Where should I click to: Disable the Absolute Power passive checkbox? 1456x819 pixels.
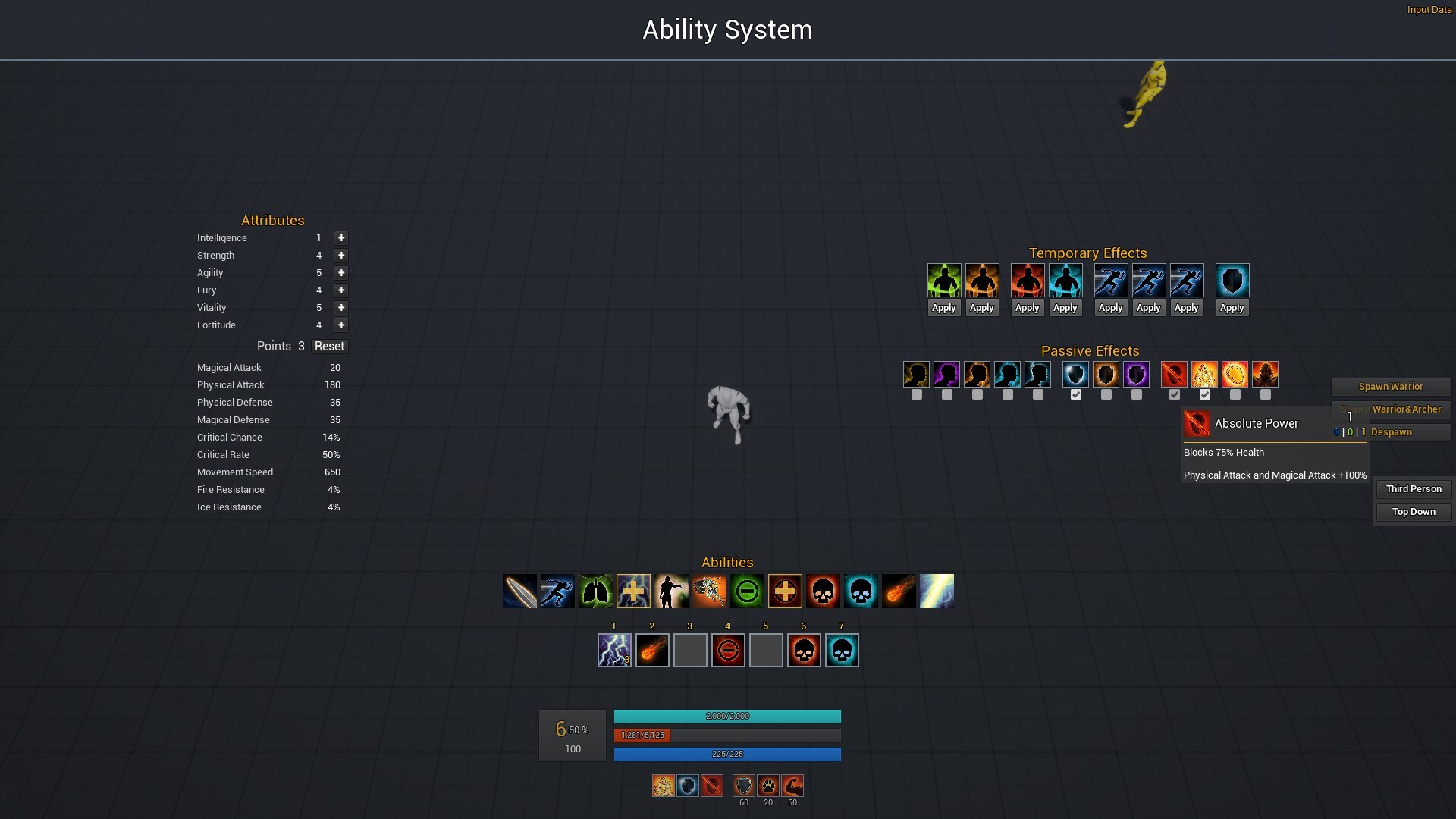[x=1175, y=394]
